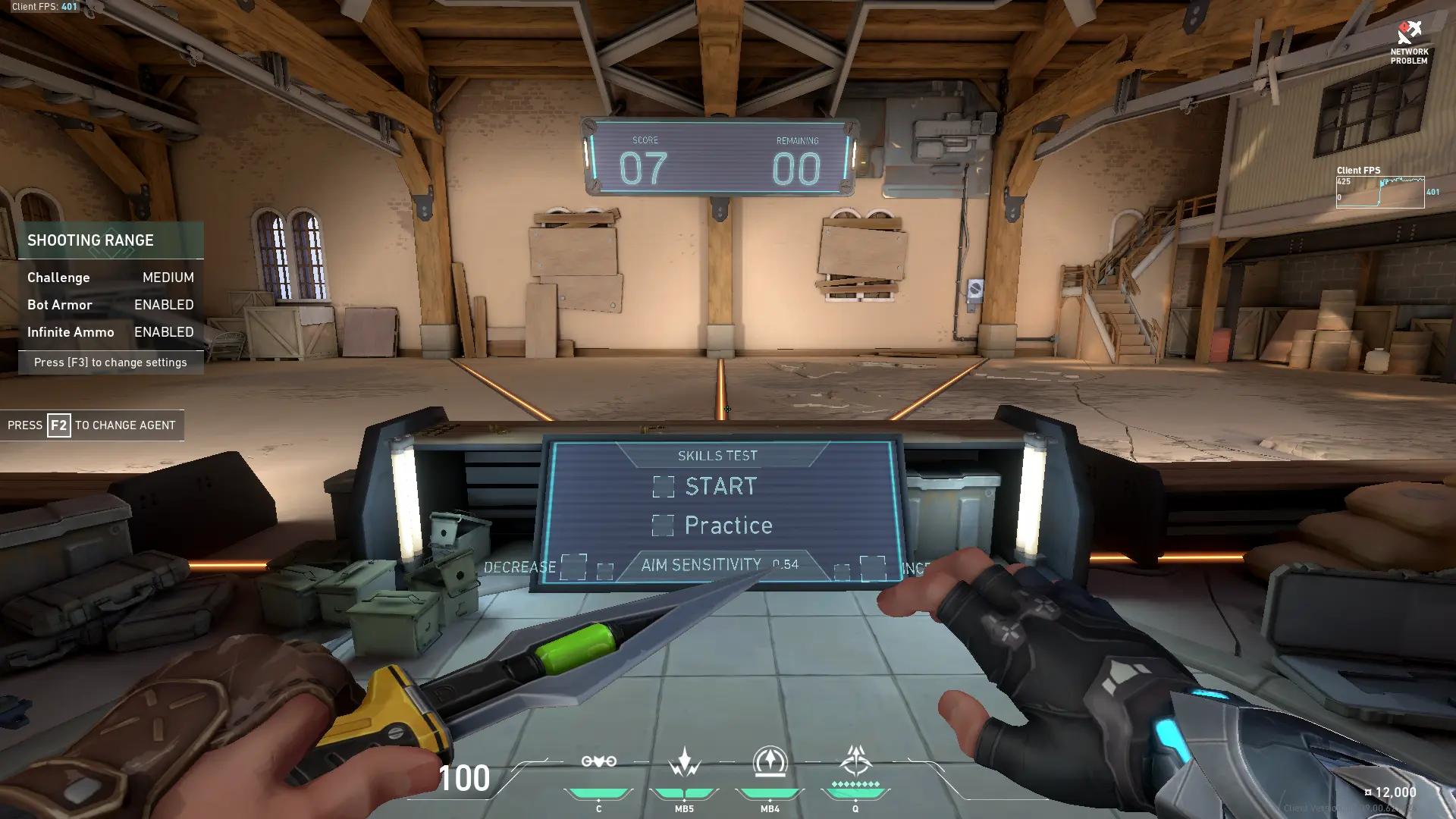Click the Infinite Ammo setting row
The height and width of the screenshot is (819, 1456).
coord(111,332)
